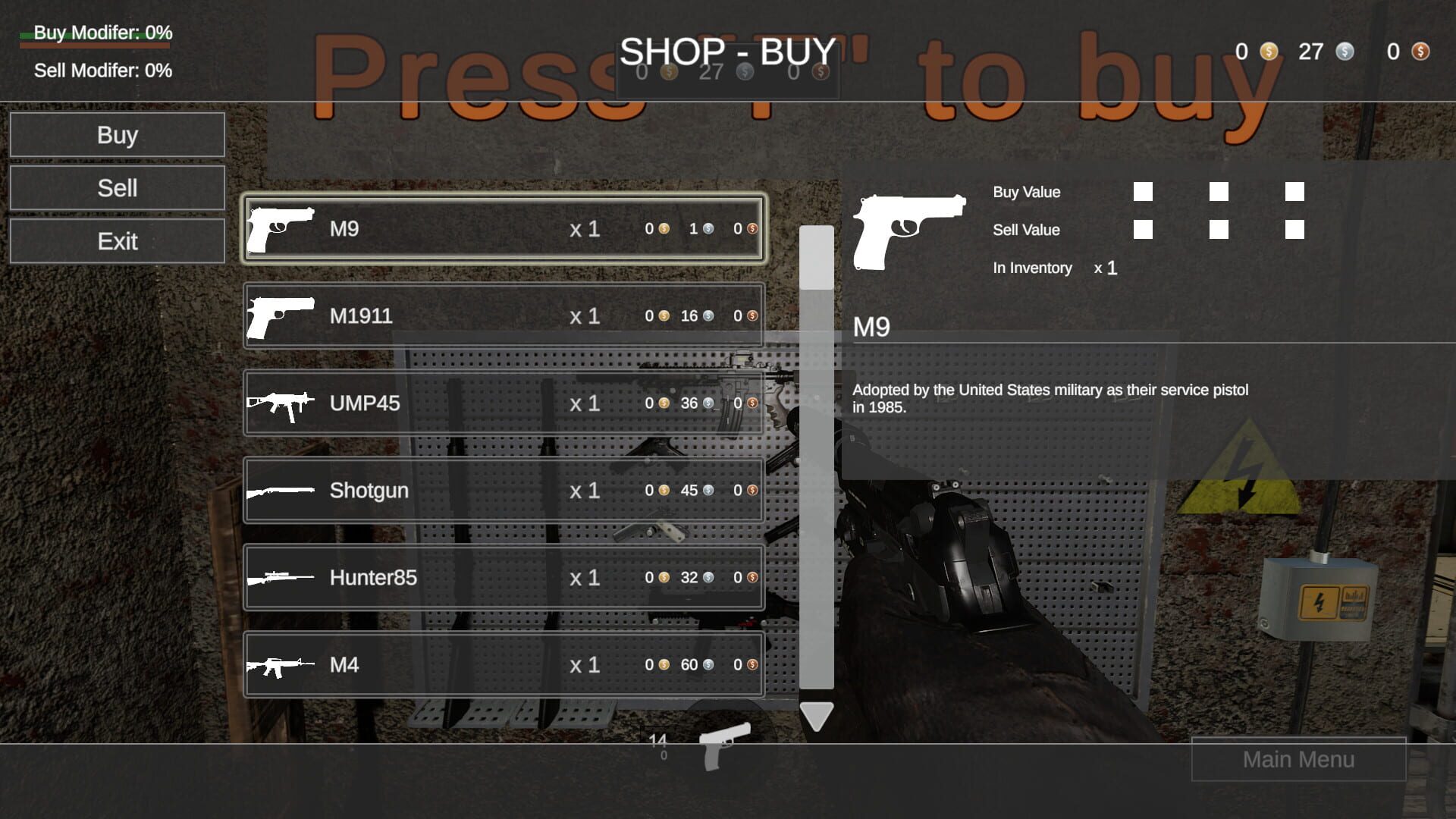Select the M9 listing row

click(x=503, y=228)
